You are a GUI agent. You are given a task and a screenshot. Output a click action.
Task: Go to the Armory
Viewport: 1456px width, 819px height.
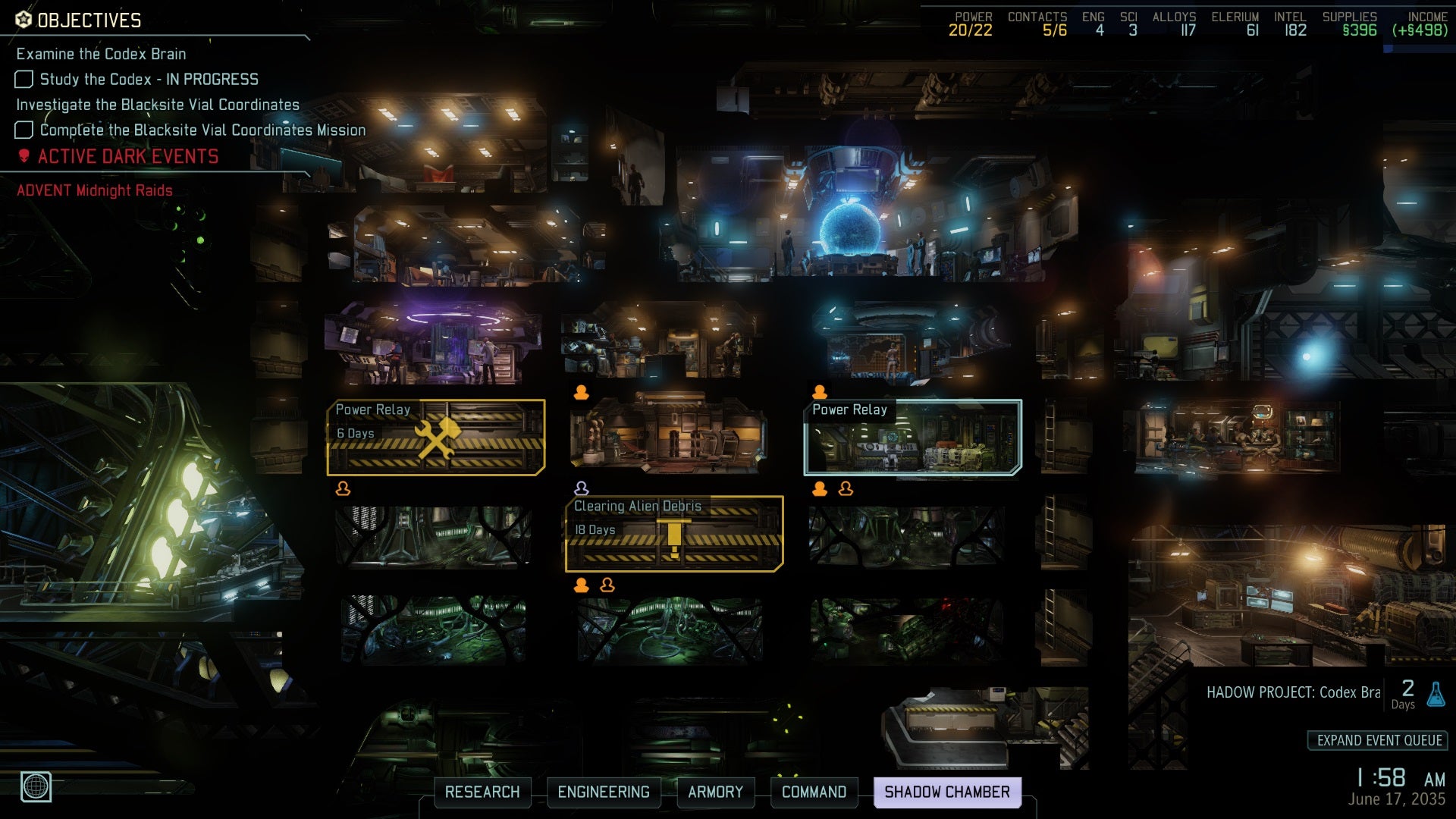(x=715, y=792)
